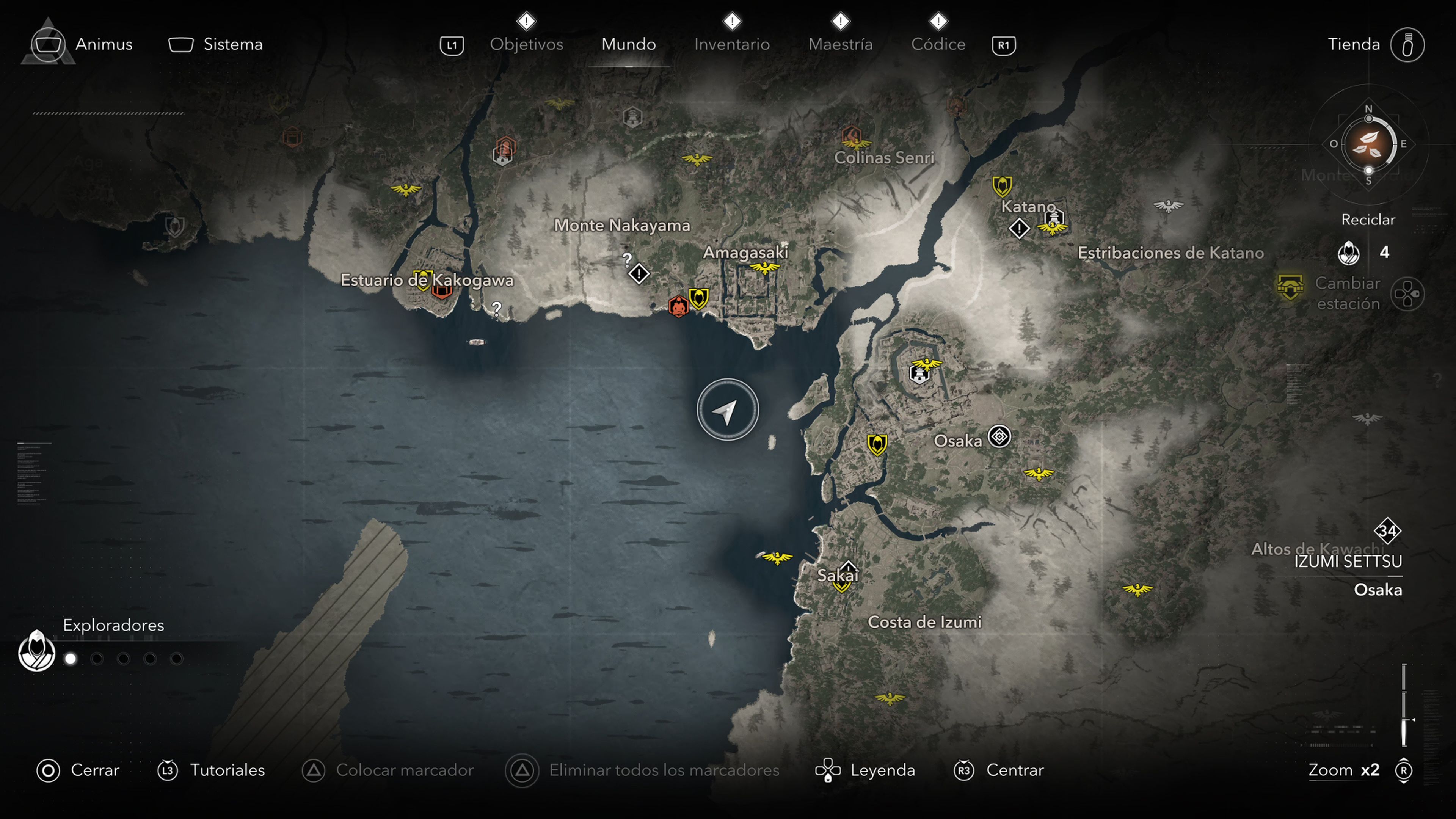This screenshot has width=1456, height=819.
Task: Go to the Códice tab
Action: 938,44
